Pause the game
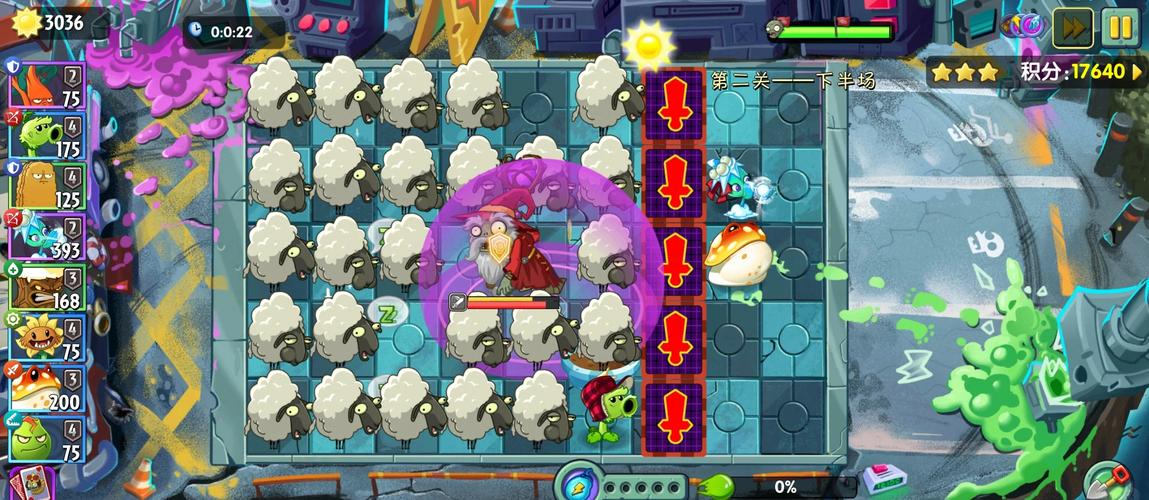The height and width of the screenshot is (500, 1149). pyautogui.click(x=1121, y=27)
